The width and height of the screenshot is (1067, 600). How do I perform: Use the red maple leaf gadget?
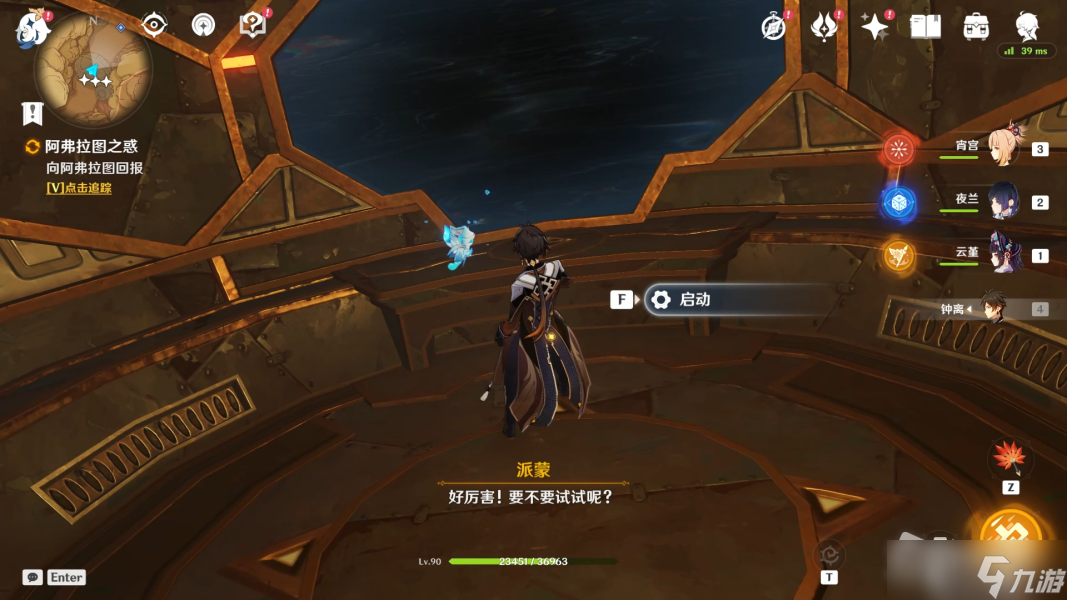click(x=1010, y=459)
